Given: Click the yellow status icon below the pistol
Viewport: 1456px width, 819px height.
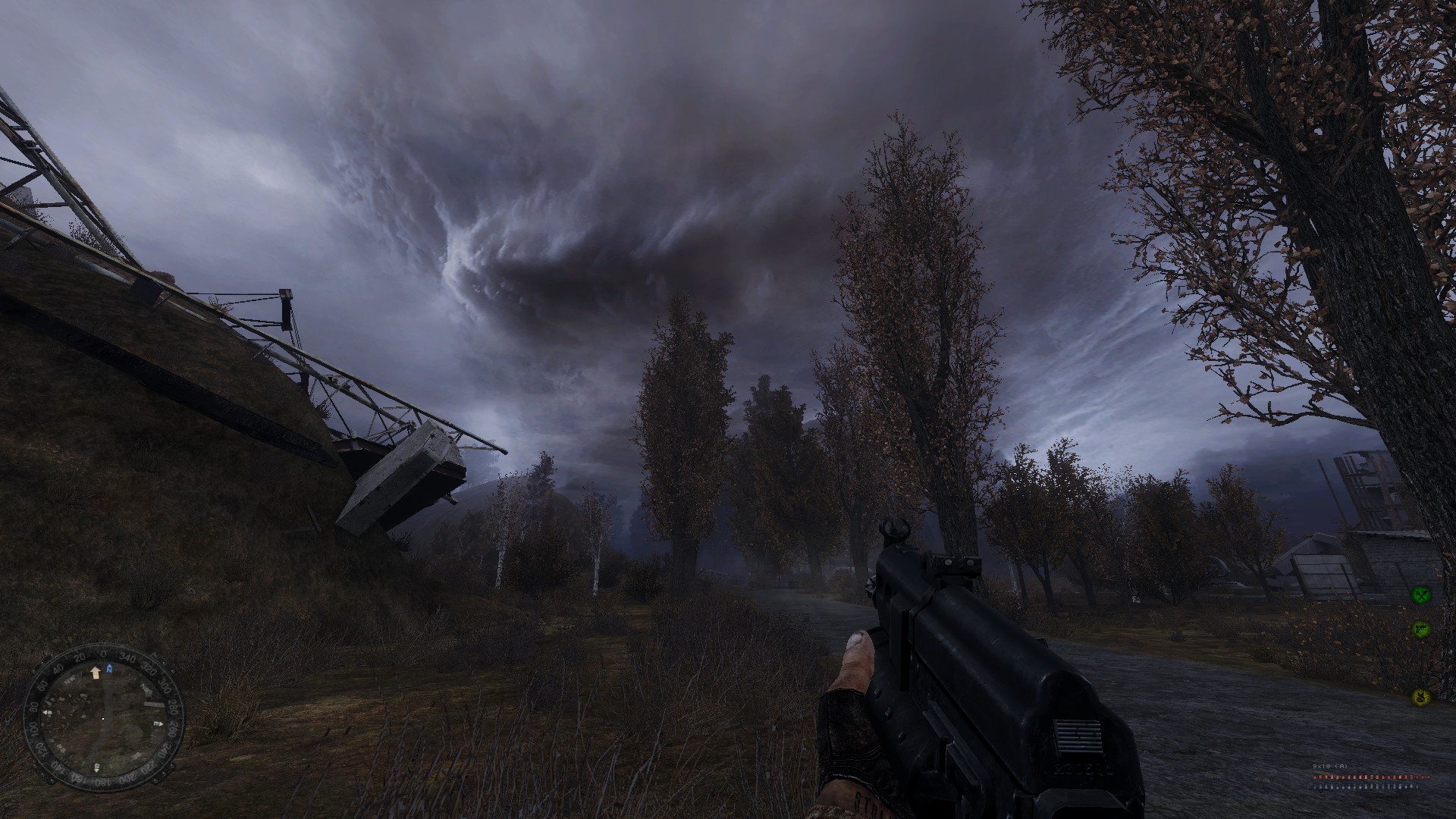Looking at the screenshot, I should click(x=1420, y=696).
